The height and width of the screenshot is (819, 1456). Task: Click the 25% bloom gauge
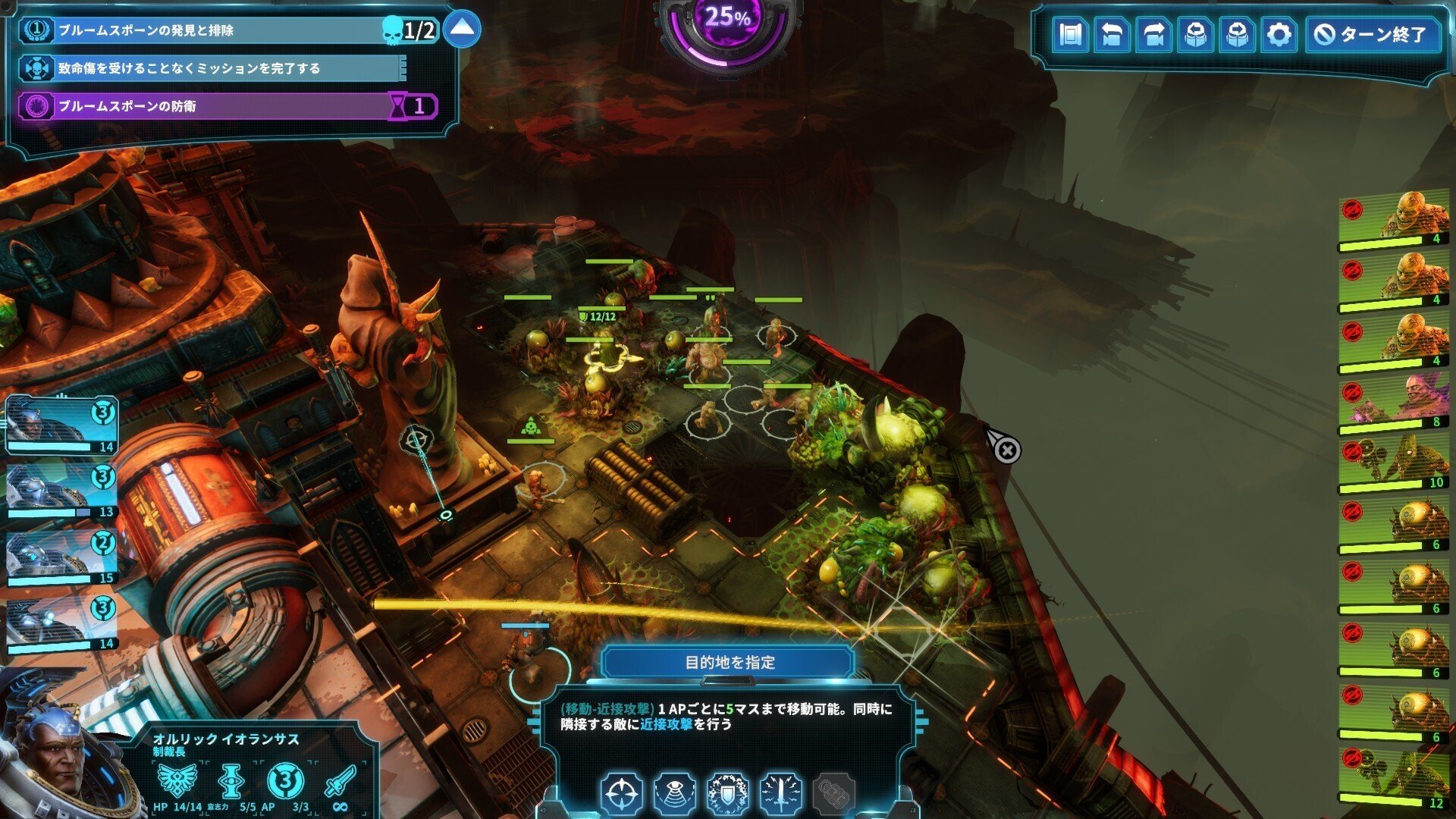726,30
